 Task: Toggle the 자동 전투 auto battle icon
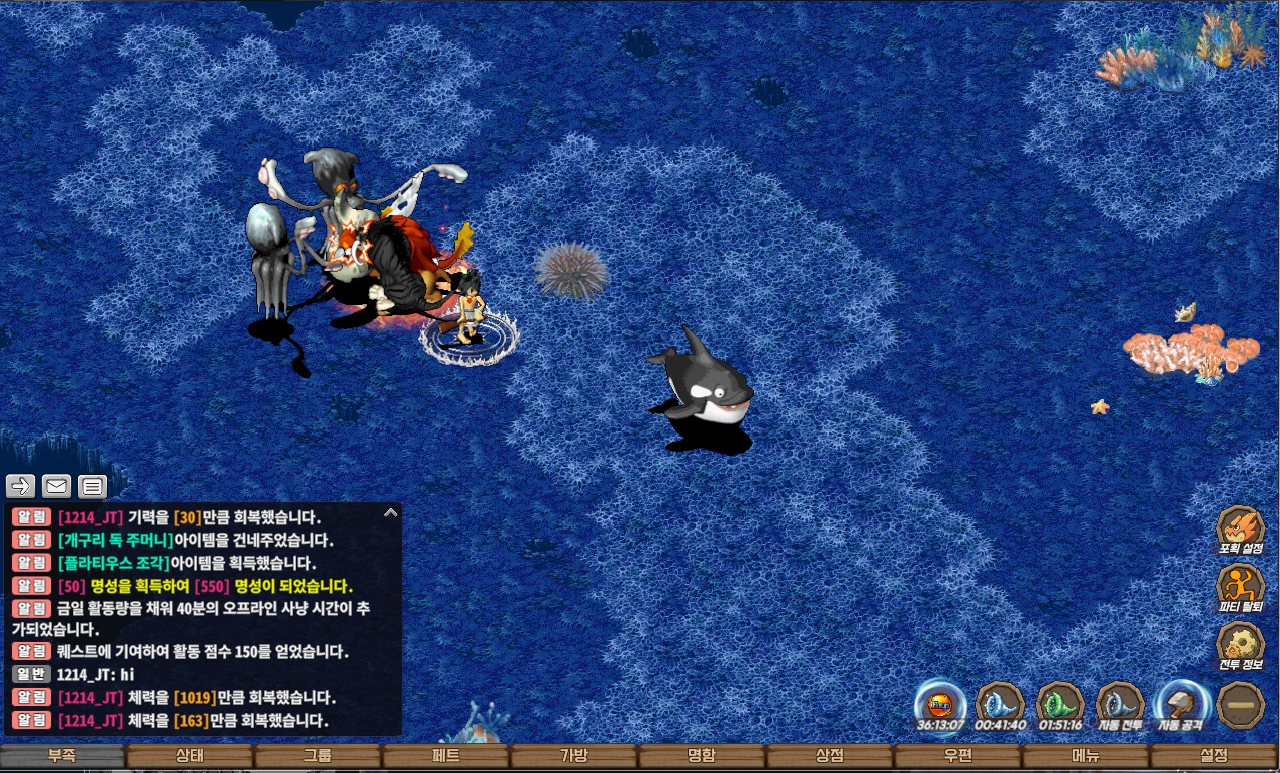(x=1120, y=703)
